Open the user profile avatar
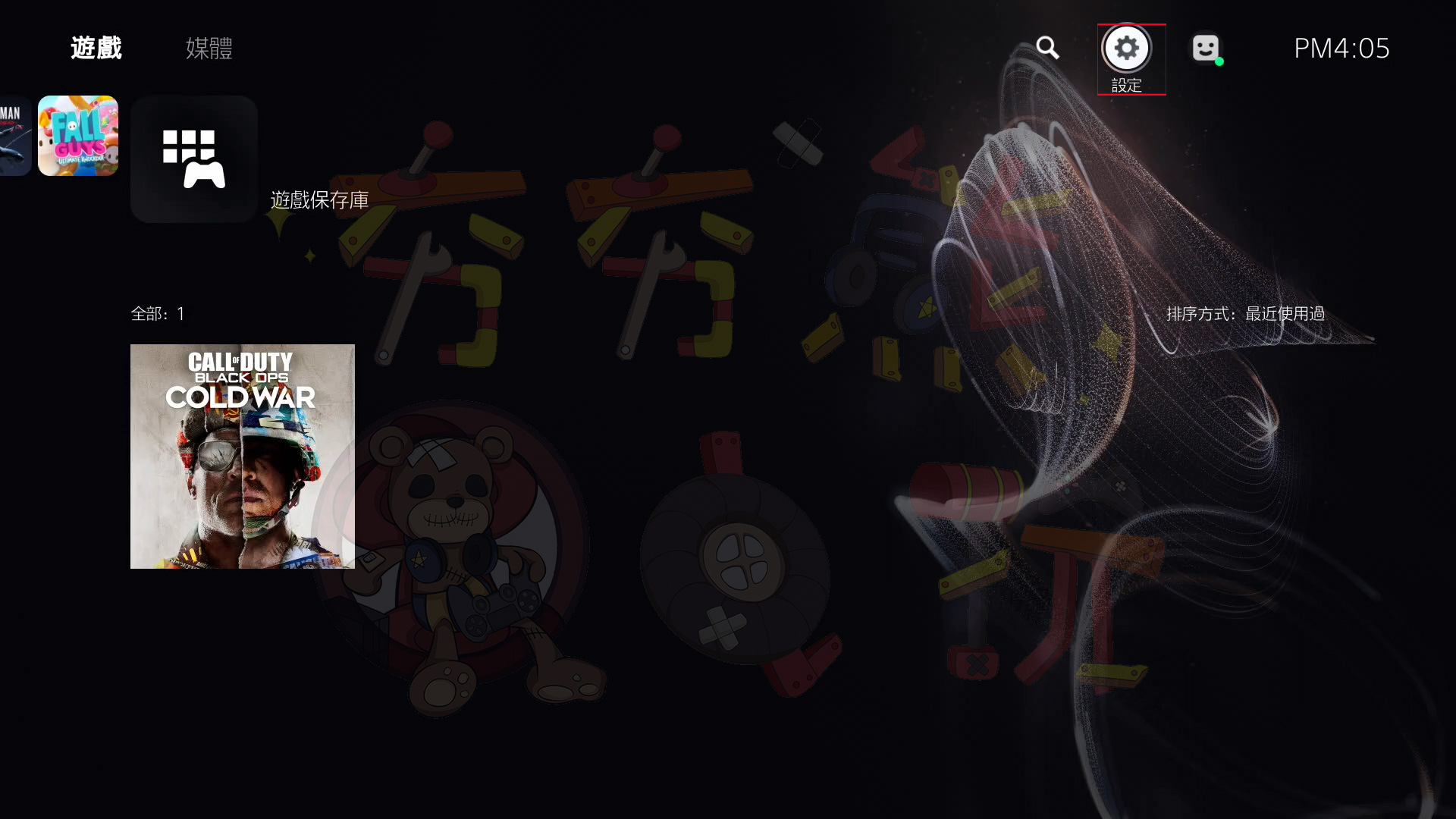 tap(1206, 48)
